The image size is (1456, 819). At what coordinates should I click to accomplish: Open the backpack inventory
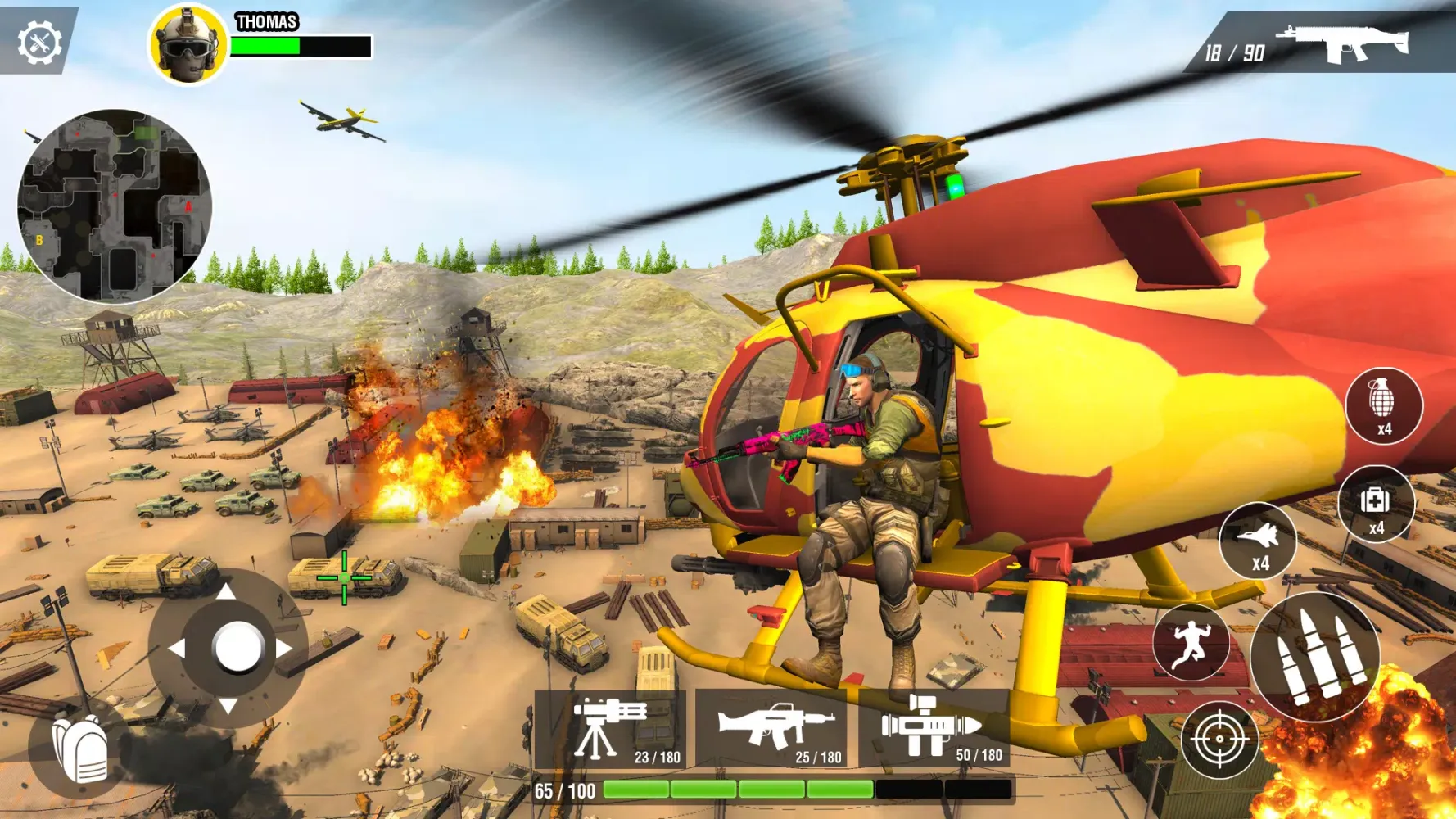tap(81, 749)
